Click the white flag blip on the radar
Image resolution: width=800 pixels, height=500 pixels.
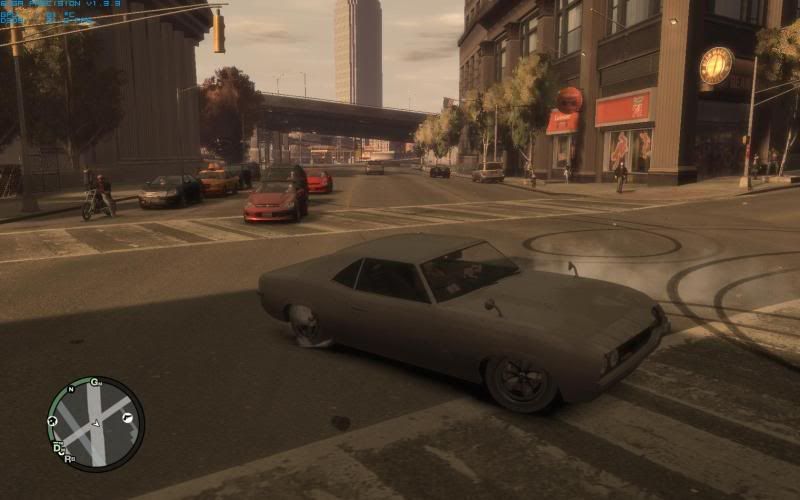click(128, 417)
